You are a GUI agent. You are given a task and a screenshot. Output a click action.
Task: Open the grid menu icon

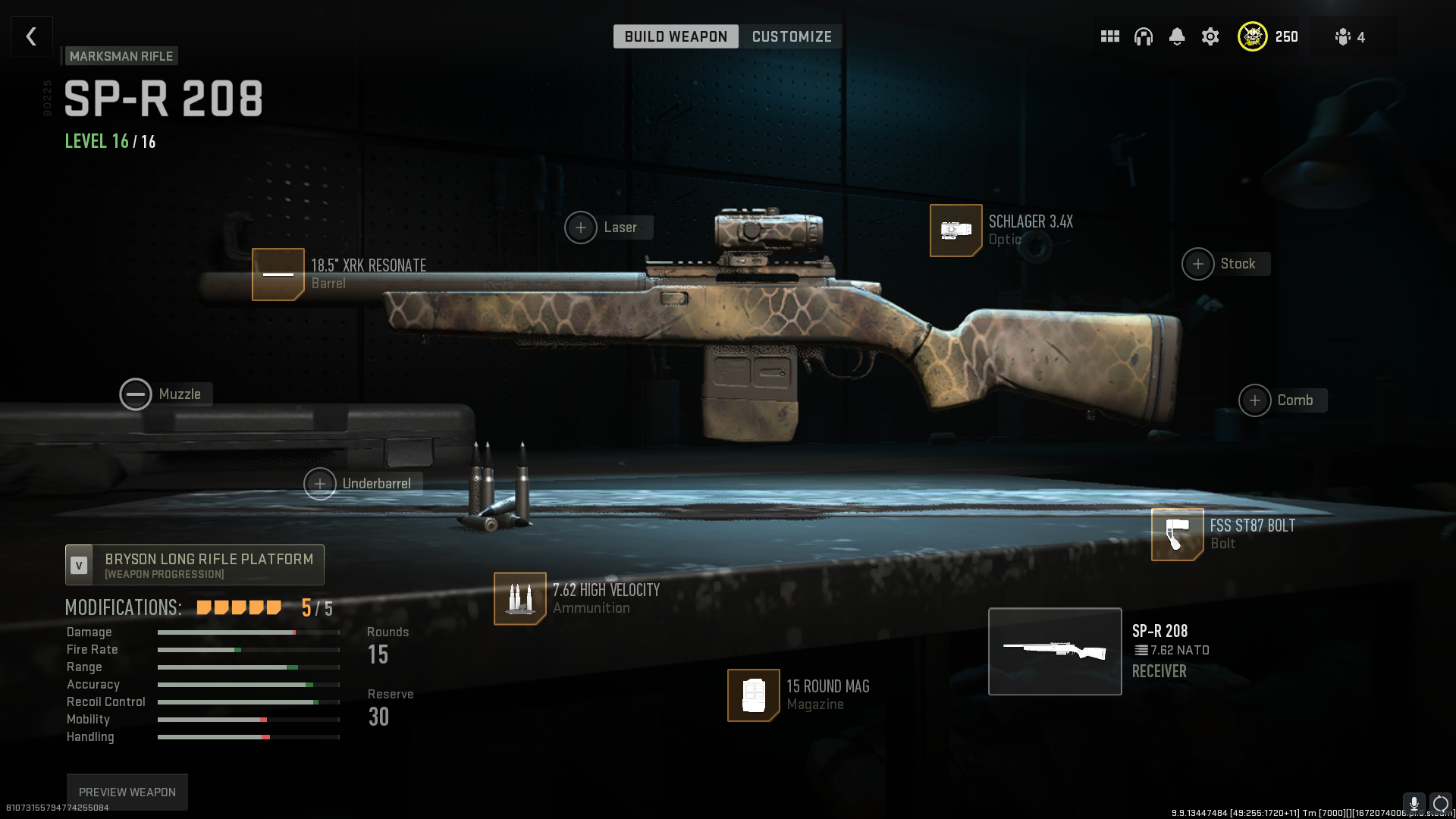point(1110,36)
